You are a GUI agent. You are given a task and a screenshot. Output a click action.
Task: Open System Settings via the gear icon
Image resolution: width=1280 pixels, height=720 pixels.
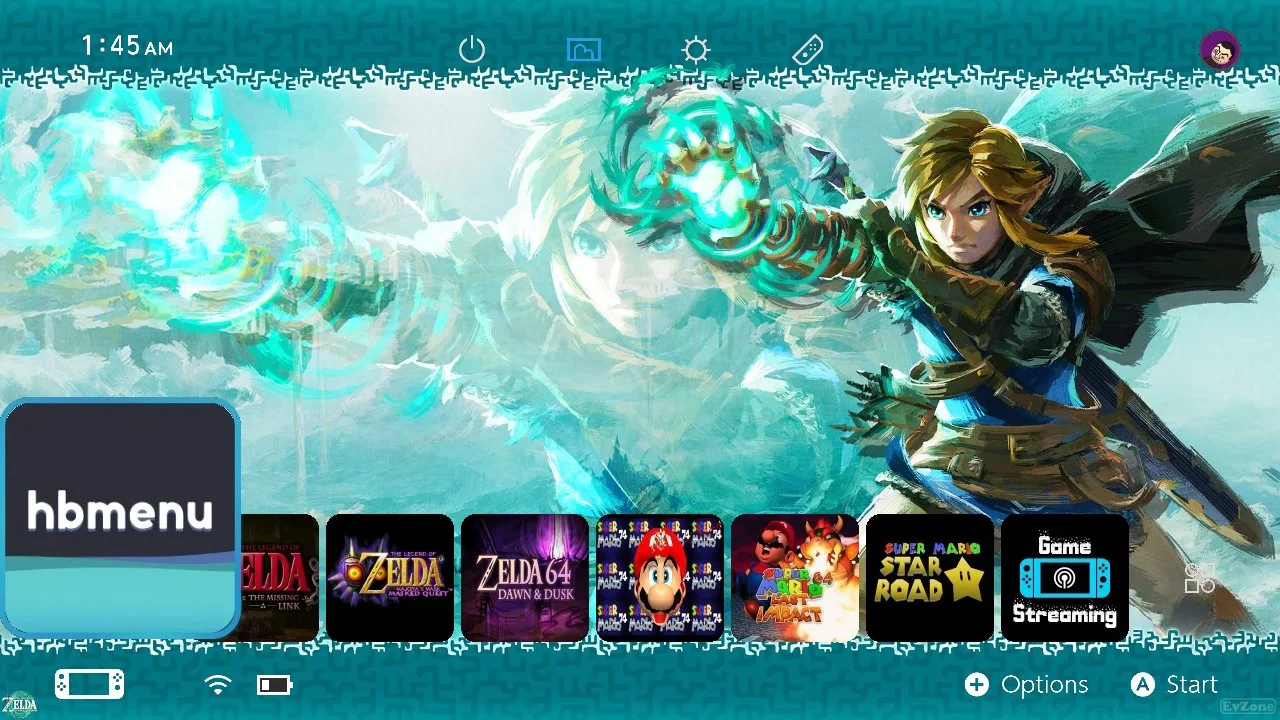tap(694, 49)
